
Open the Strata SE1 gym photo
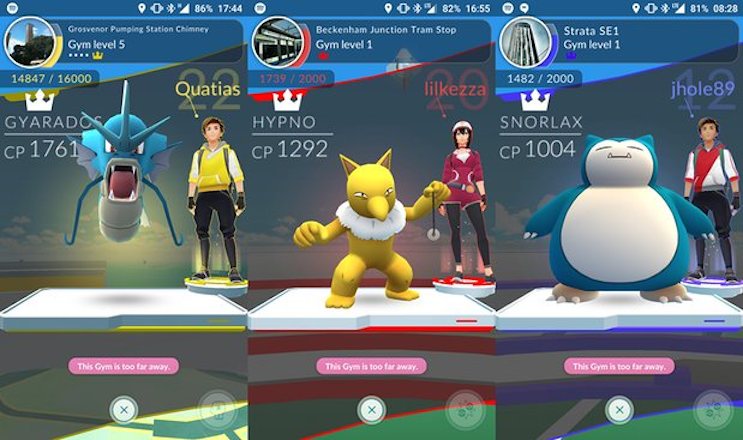point(523,43)
